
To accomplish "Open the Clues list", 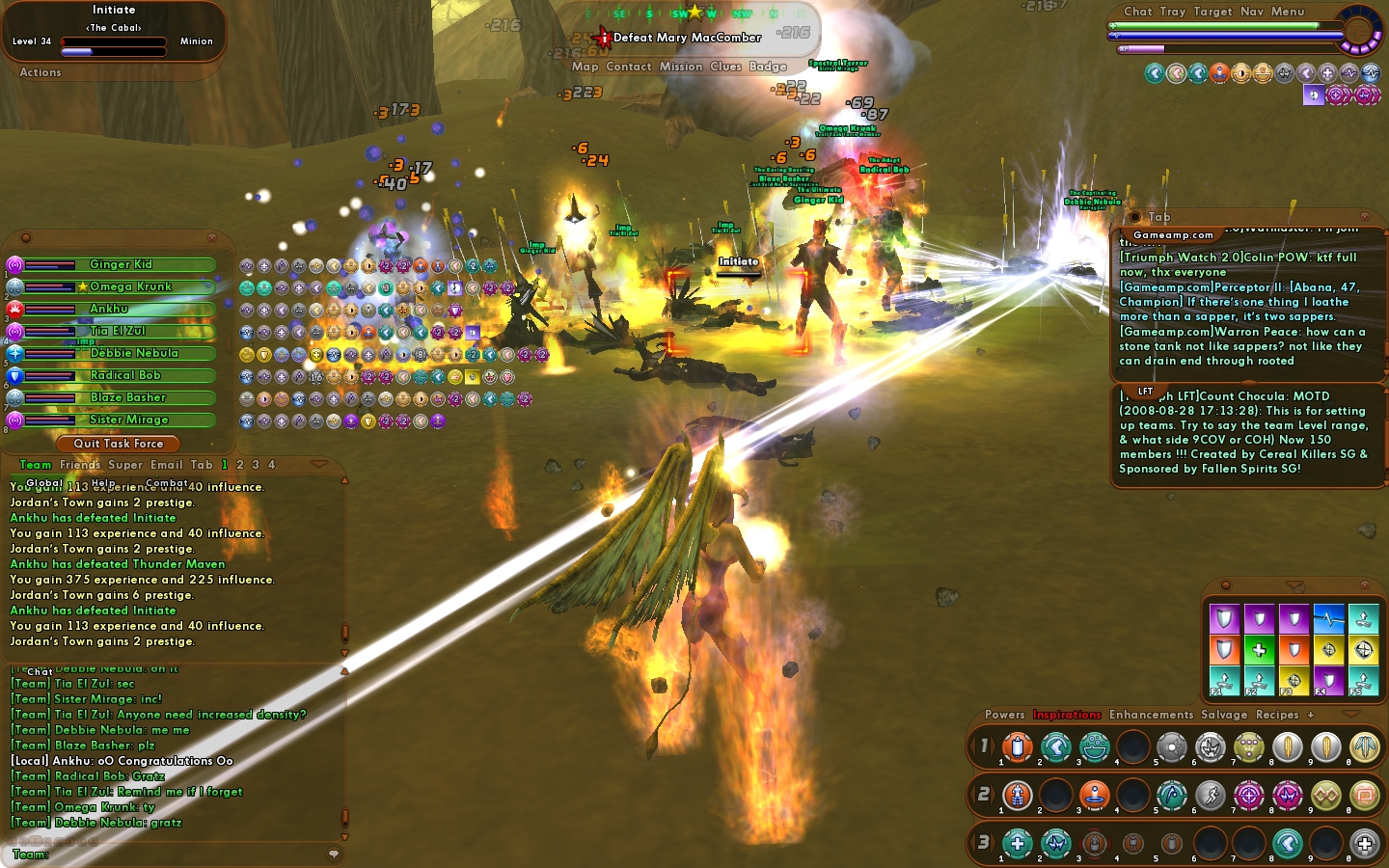I will pyautogui.click(x=725, y=67).
